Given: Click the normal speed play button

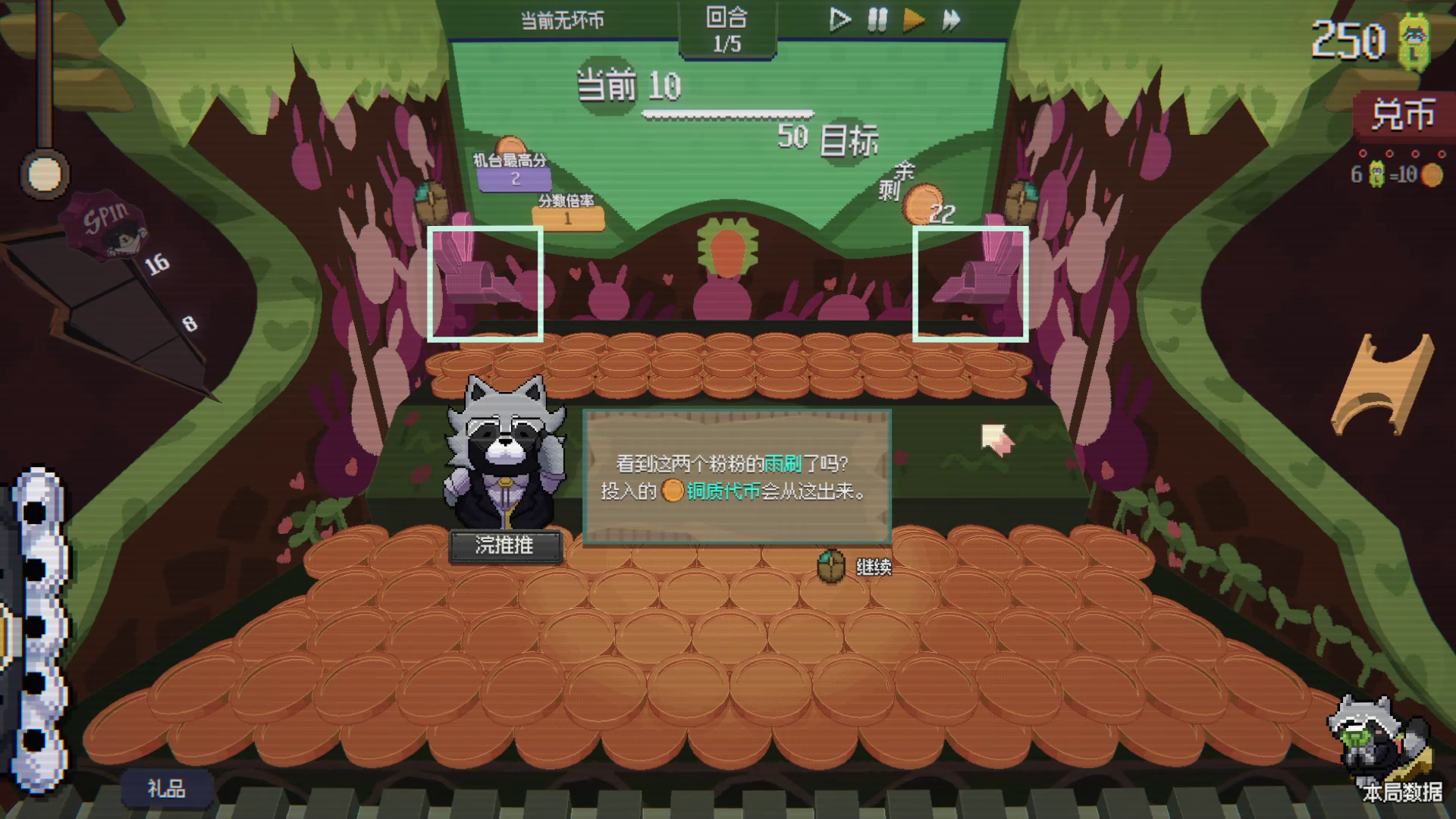Looking at the screenshot, I should click(839, 20).
